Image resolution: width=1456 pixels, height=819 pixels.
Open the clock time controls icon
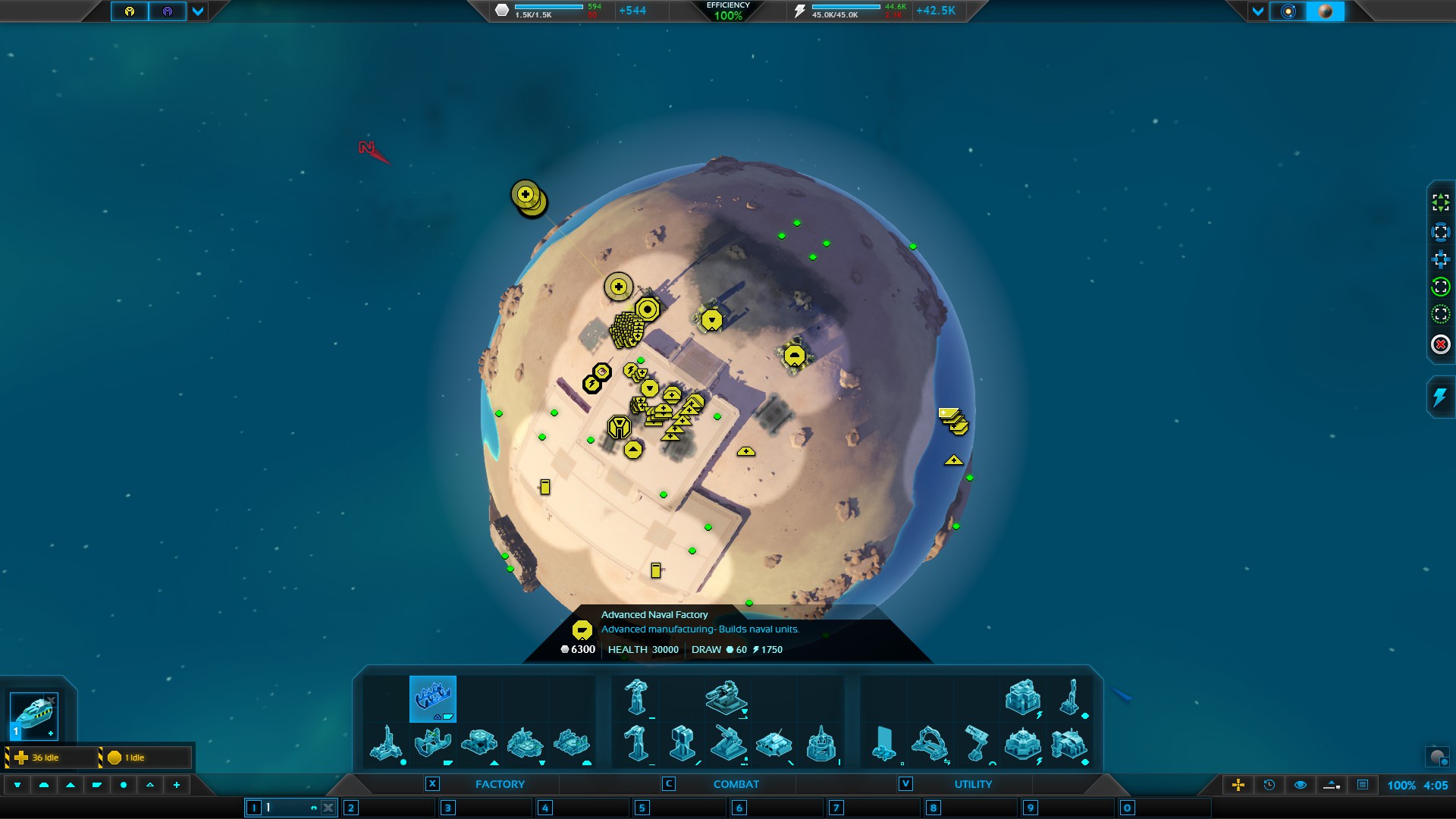coord(1269,785)
